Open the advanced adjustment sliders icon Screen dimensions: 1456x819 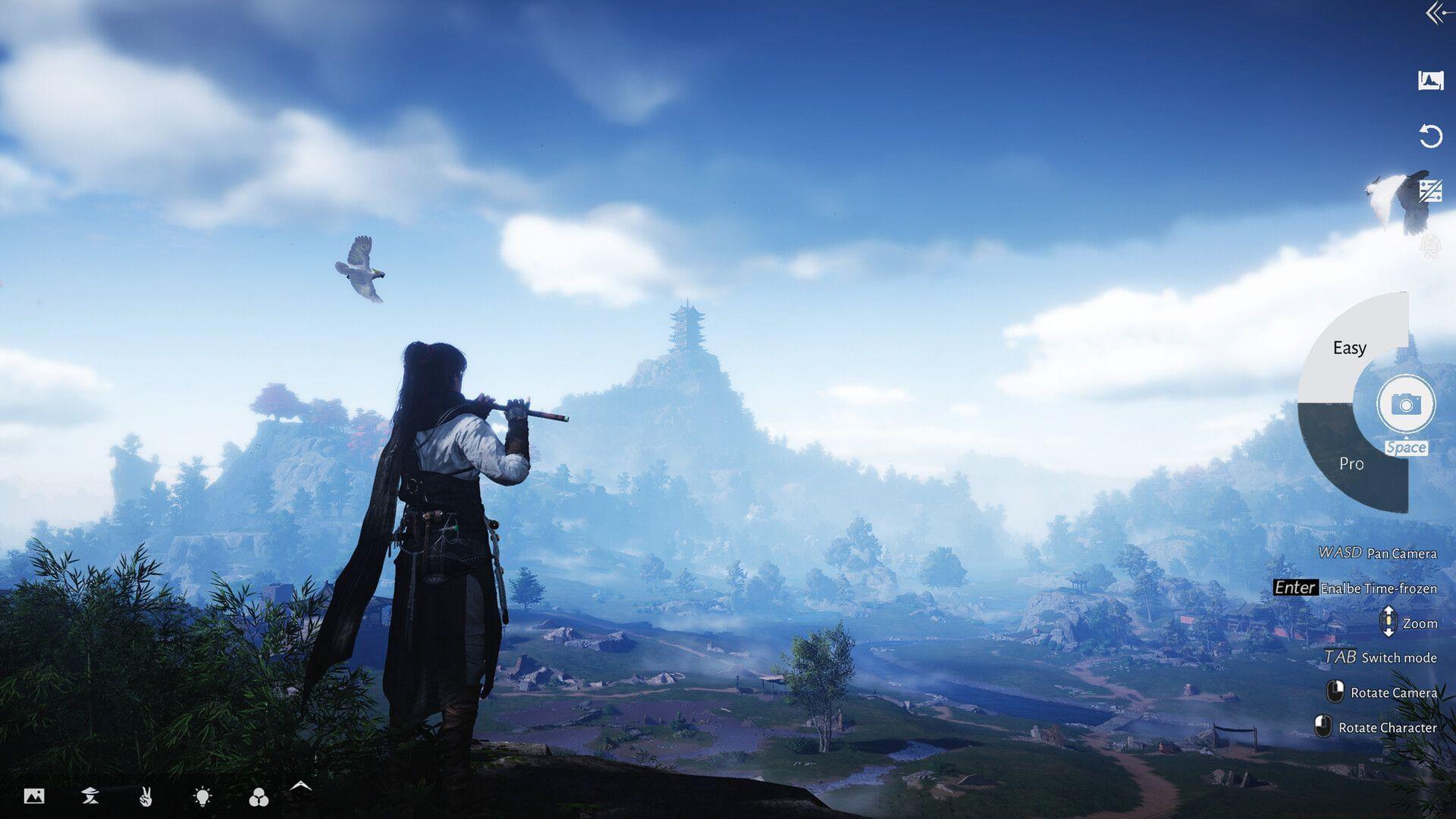click(1430, 190)
